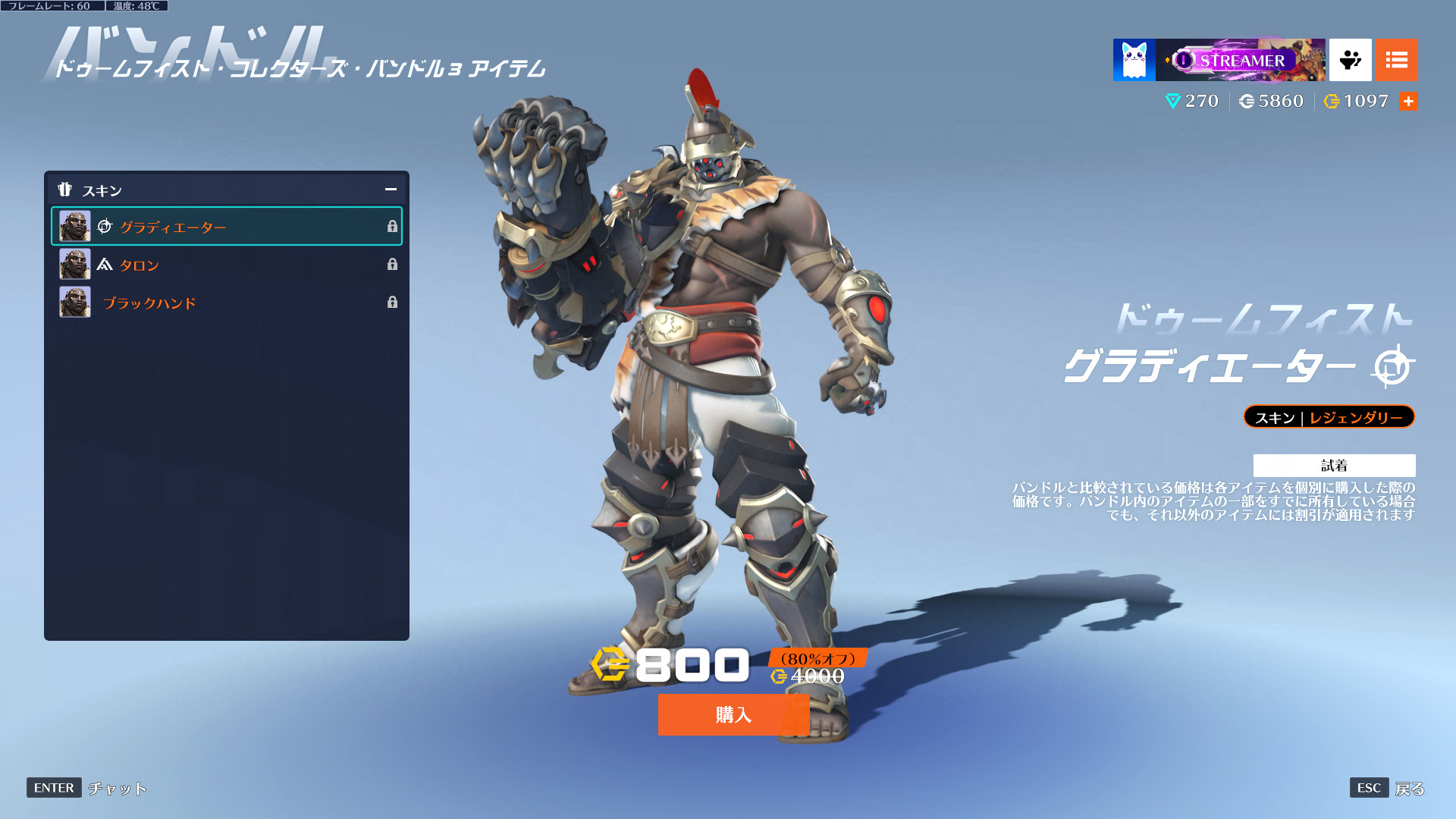Select the グラディエーター skin row

pos(226,227)
